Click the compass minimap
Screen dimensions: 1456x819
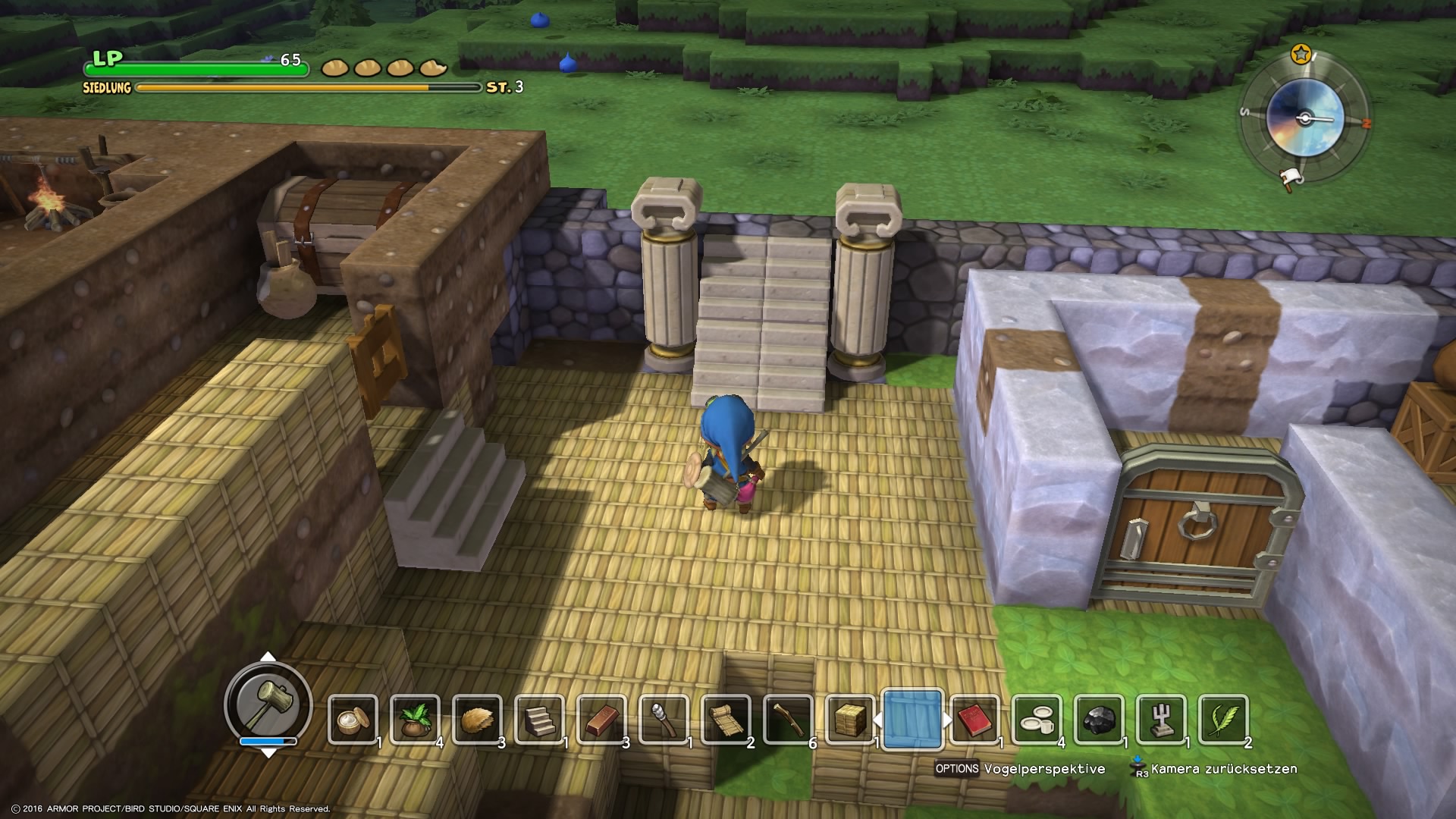[1304, 119]
